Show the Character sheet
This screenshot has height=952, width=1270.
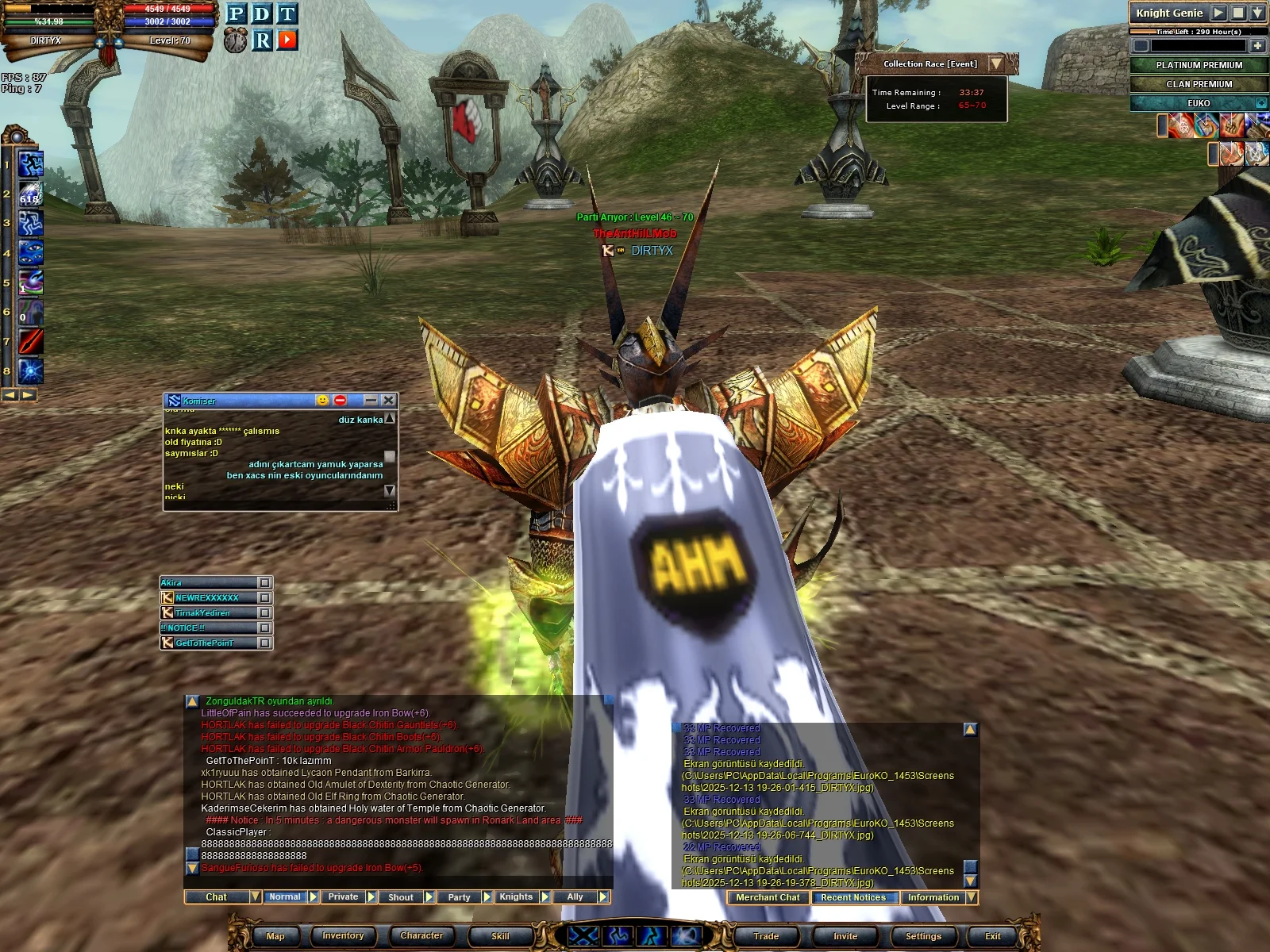coord(421,936)
